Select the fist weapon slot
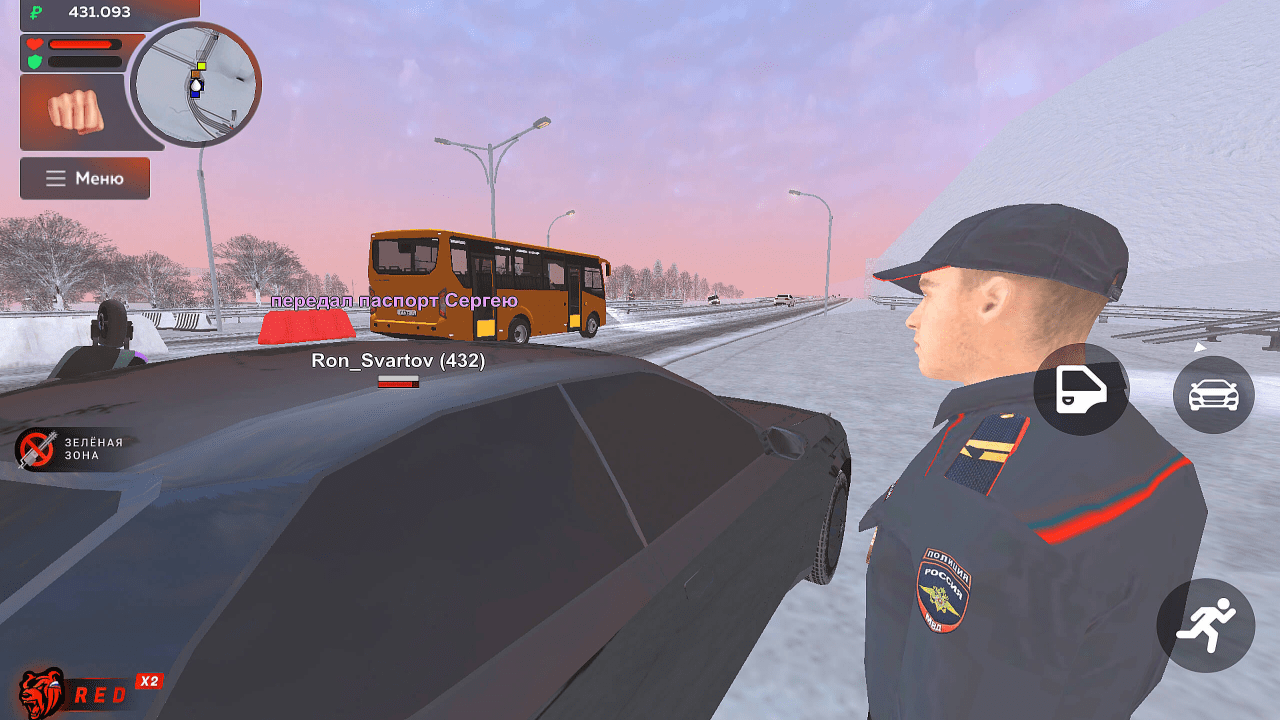This screenshot has height=720, width=1280. (75, 111)
